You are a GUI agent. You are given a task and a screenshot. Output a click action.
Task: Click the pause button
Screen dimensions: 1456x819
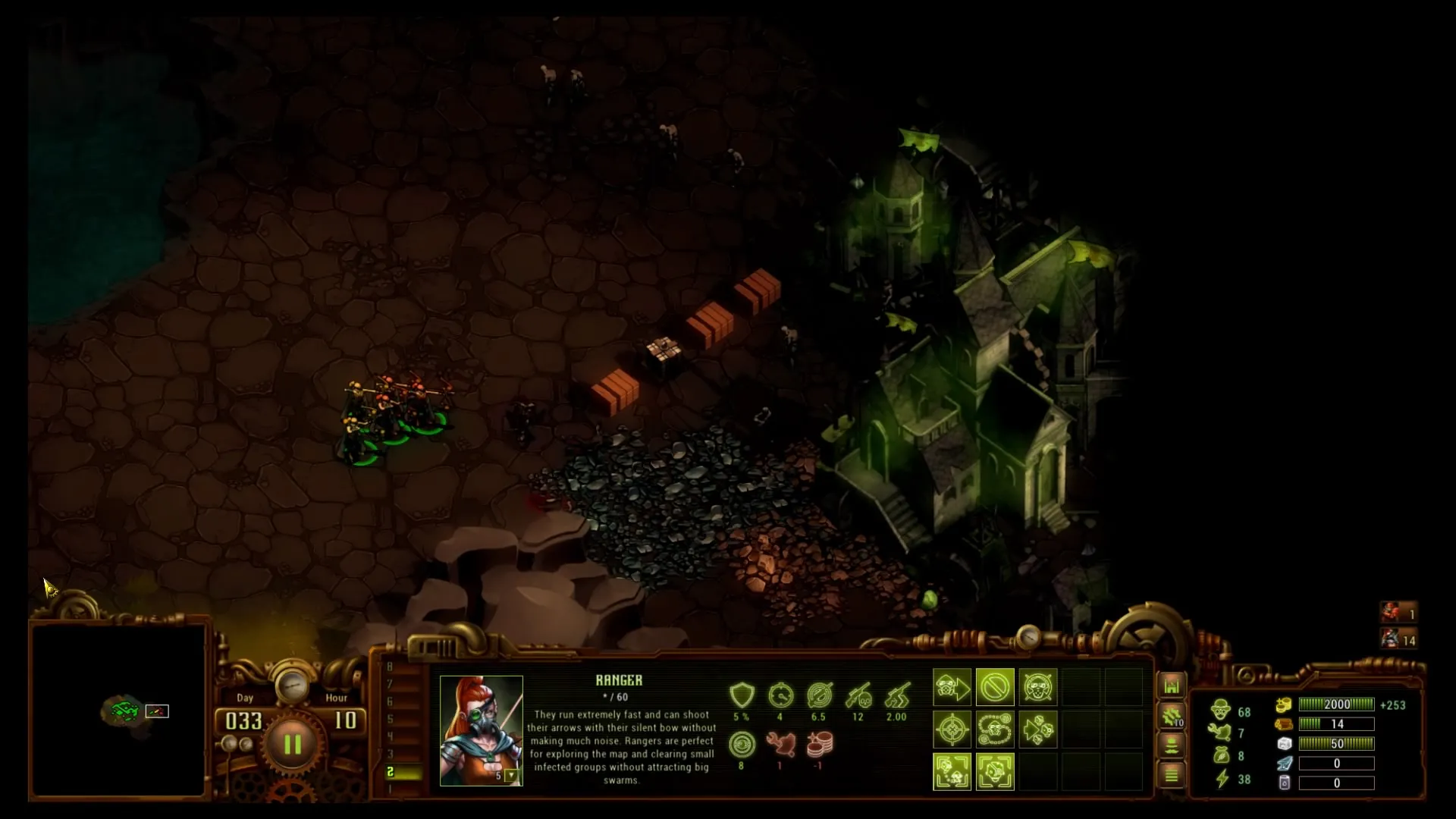[292, 744]
